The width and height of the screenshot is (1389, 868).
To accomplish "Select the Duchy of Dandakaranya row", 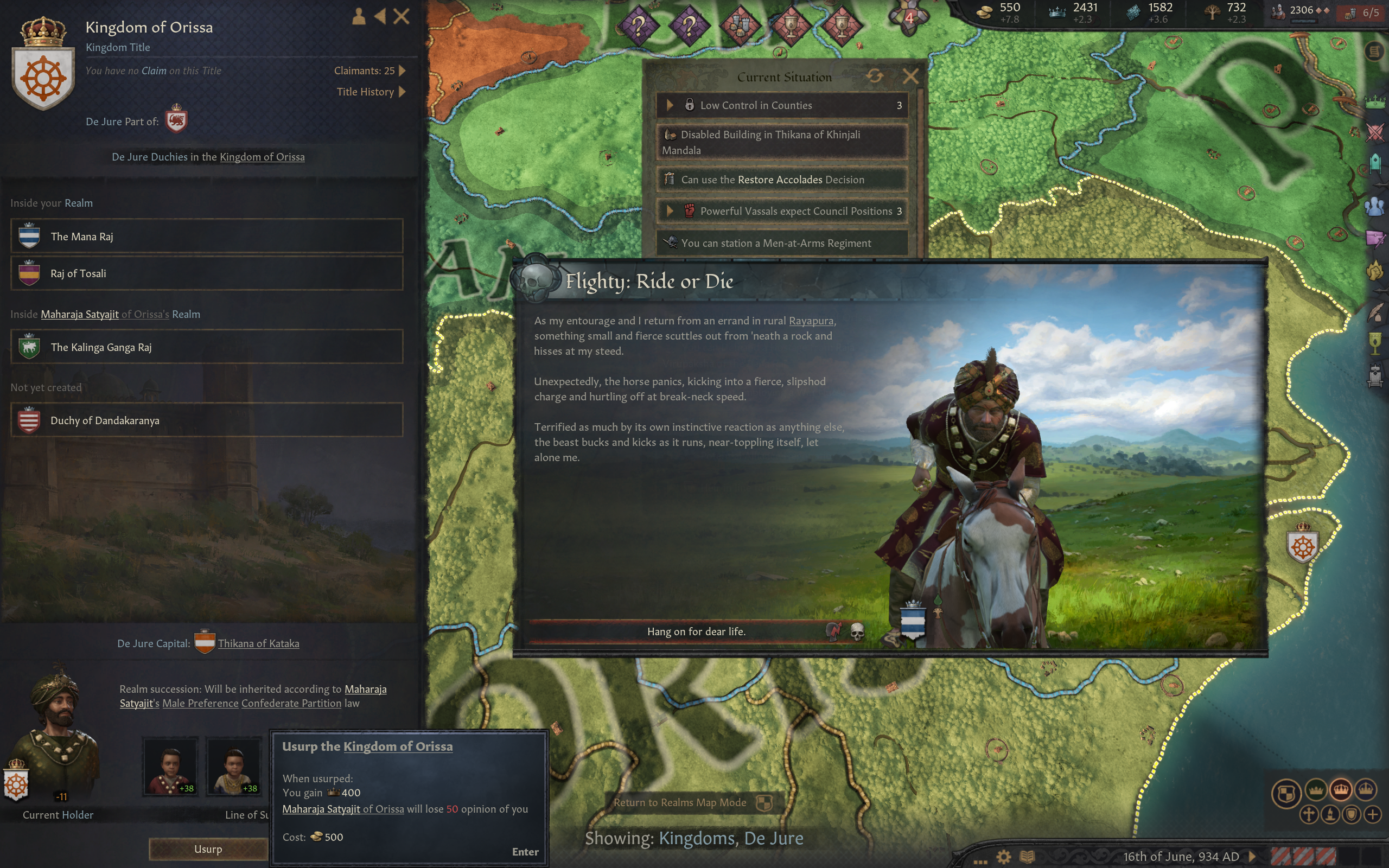I will [x=207, y=420].
